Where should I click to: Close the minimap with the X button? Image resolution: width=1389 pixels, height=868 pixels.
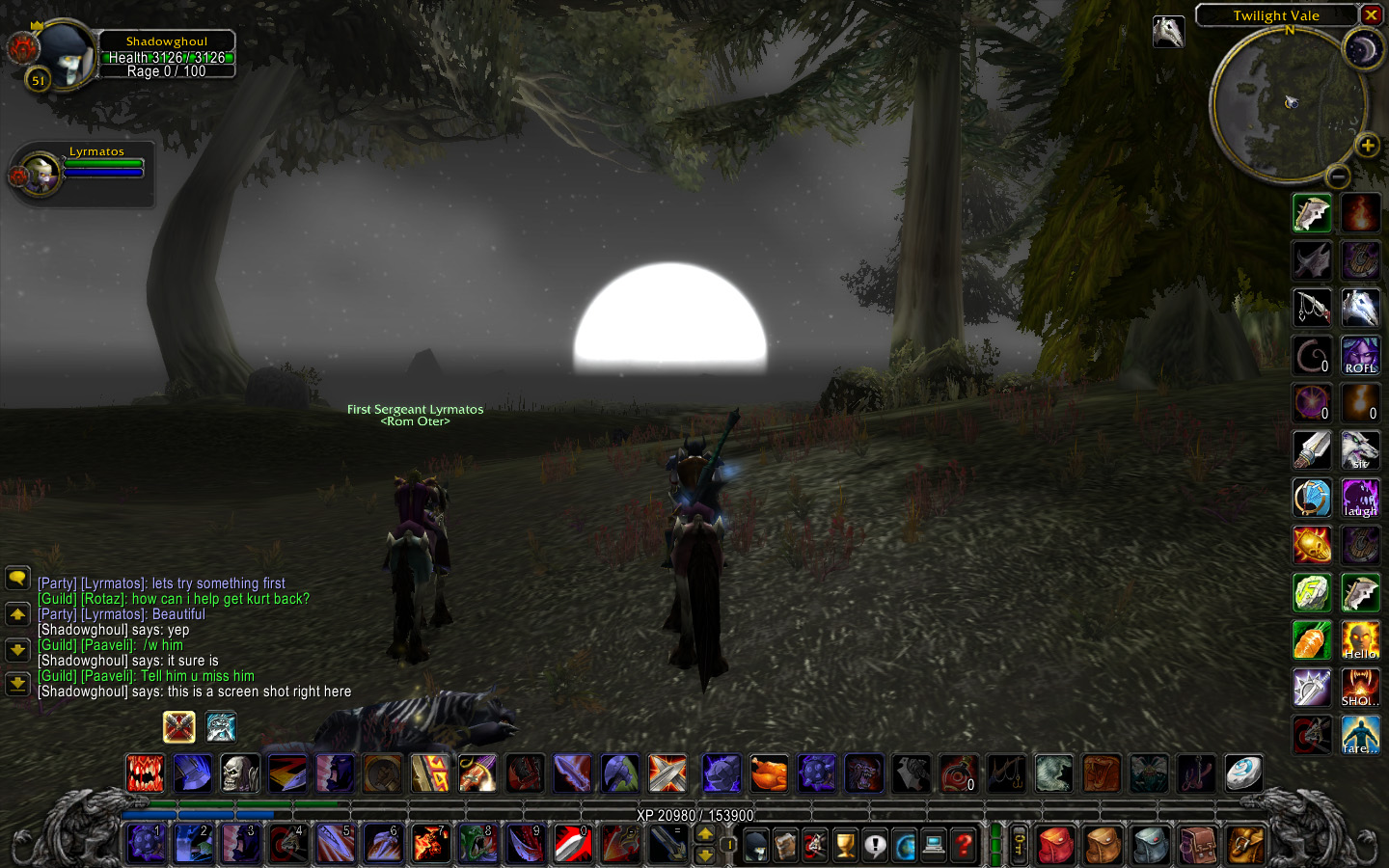coord(1371,15)
